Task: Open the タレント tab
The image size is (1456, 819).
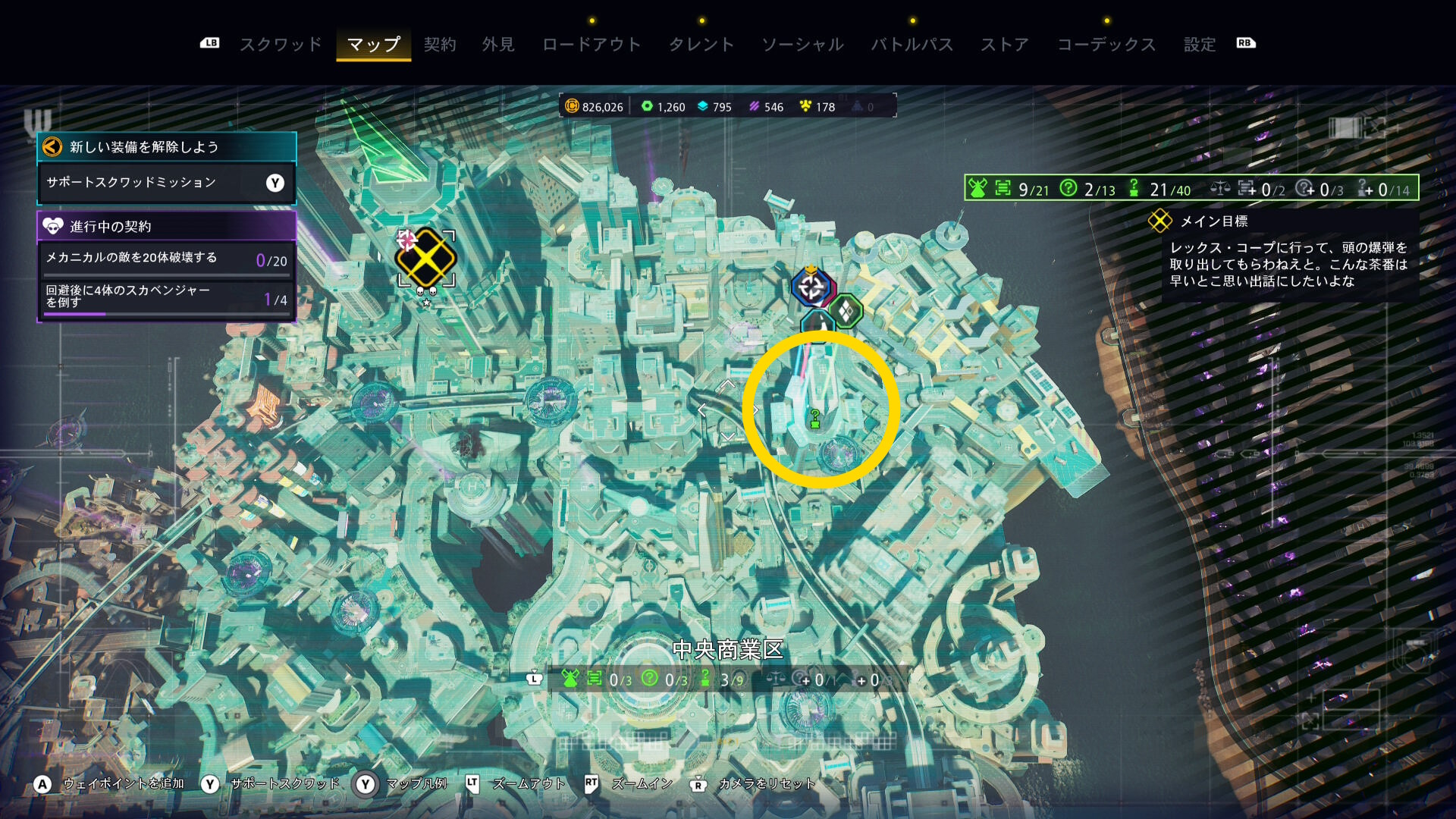Action: tap(701, 44)
